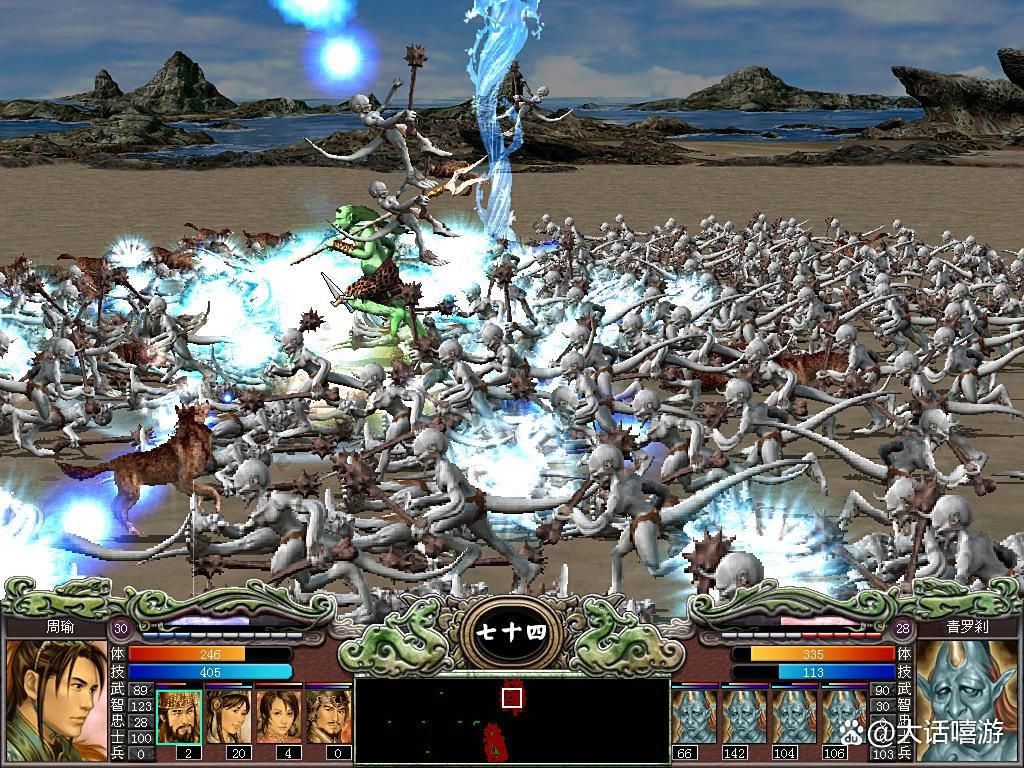This screenshot has width=1024, height=768.
Task: Select the enemy officer portrait with 66 troops
Action: pyautogui.click(x=694, y=716)
